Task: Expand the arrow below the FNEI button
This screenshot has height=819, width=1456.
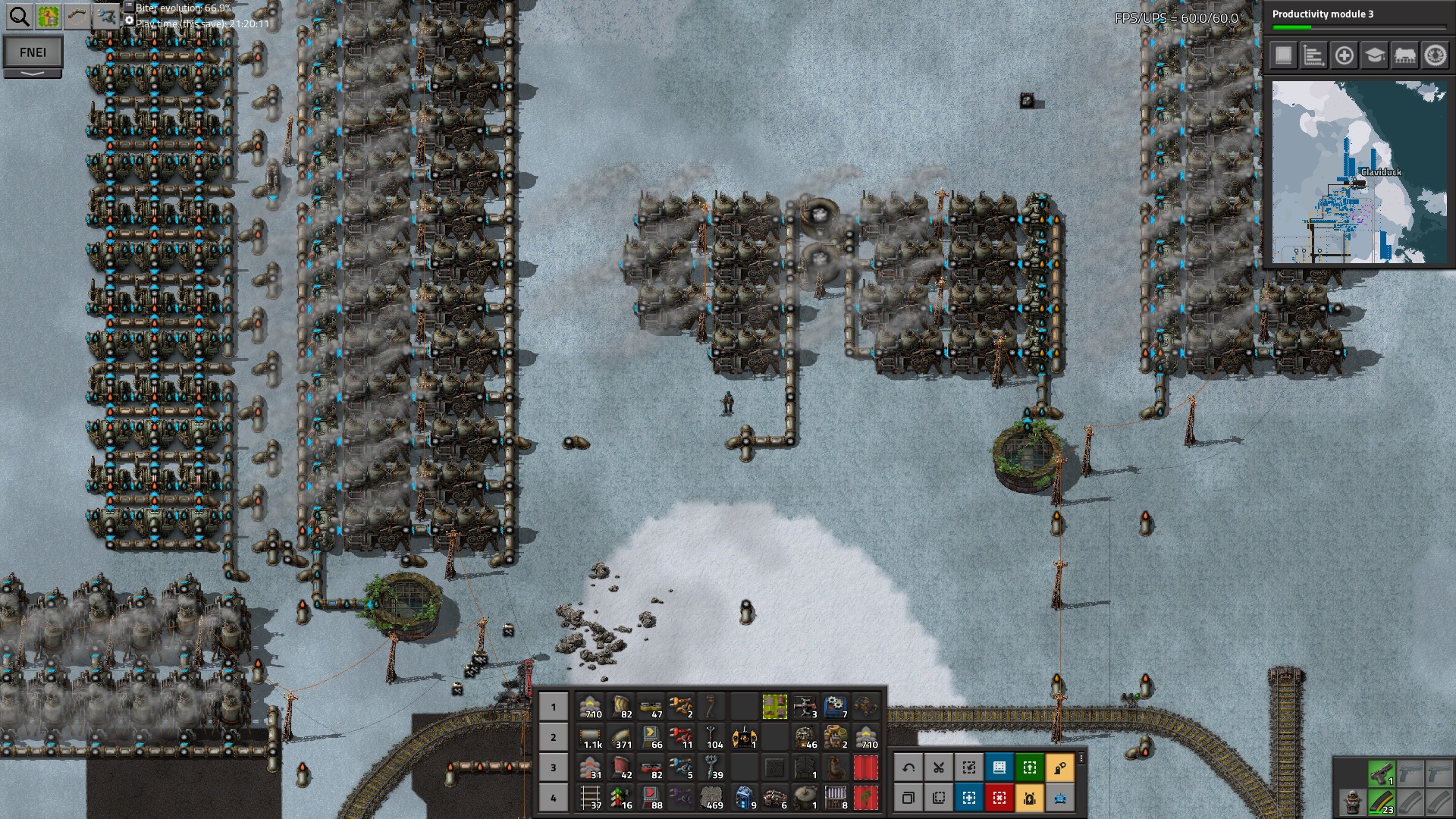Action: (33, 74)
